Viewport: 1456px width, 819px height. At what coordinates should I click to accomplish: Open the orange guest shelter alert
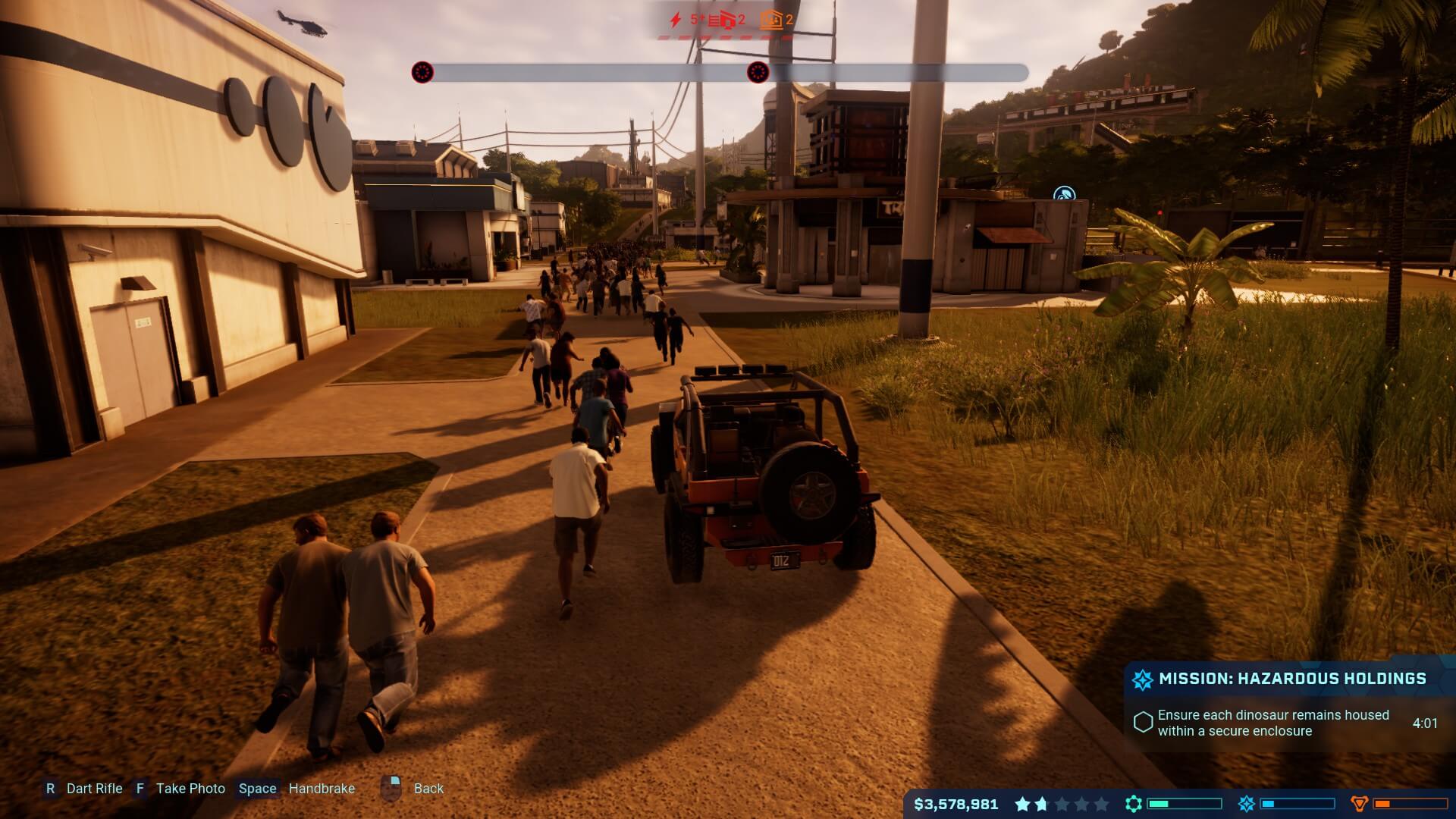click(x=770, y=20)
